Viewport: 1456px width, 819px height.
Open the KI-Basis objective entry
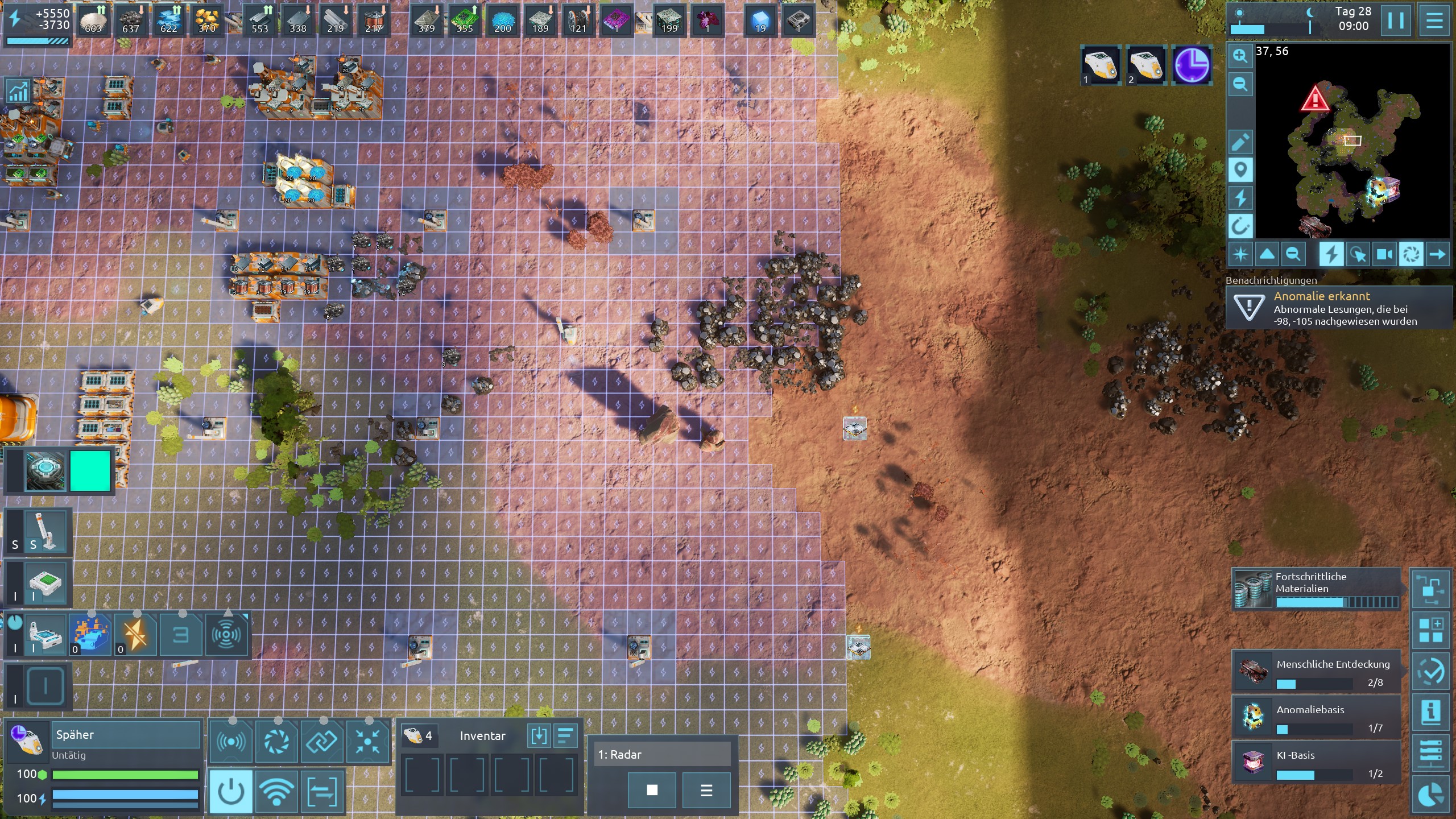[1316, 763]
